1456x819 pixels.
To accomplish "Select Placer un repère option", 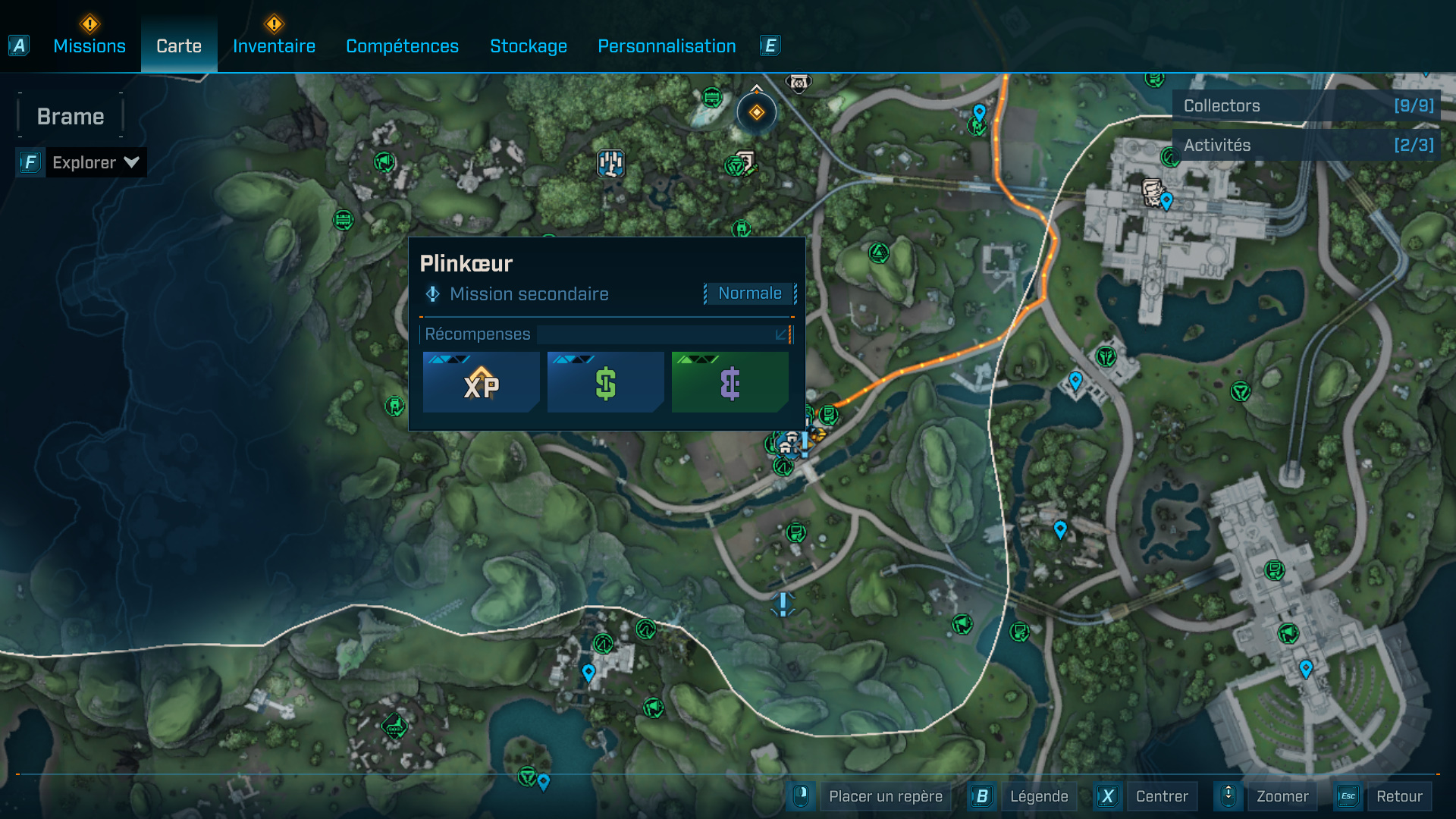I will point(885,796).
